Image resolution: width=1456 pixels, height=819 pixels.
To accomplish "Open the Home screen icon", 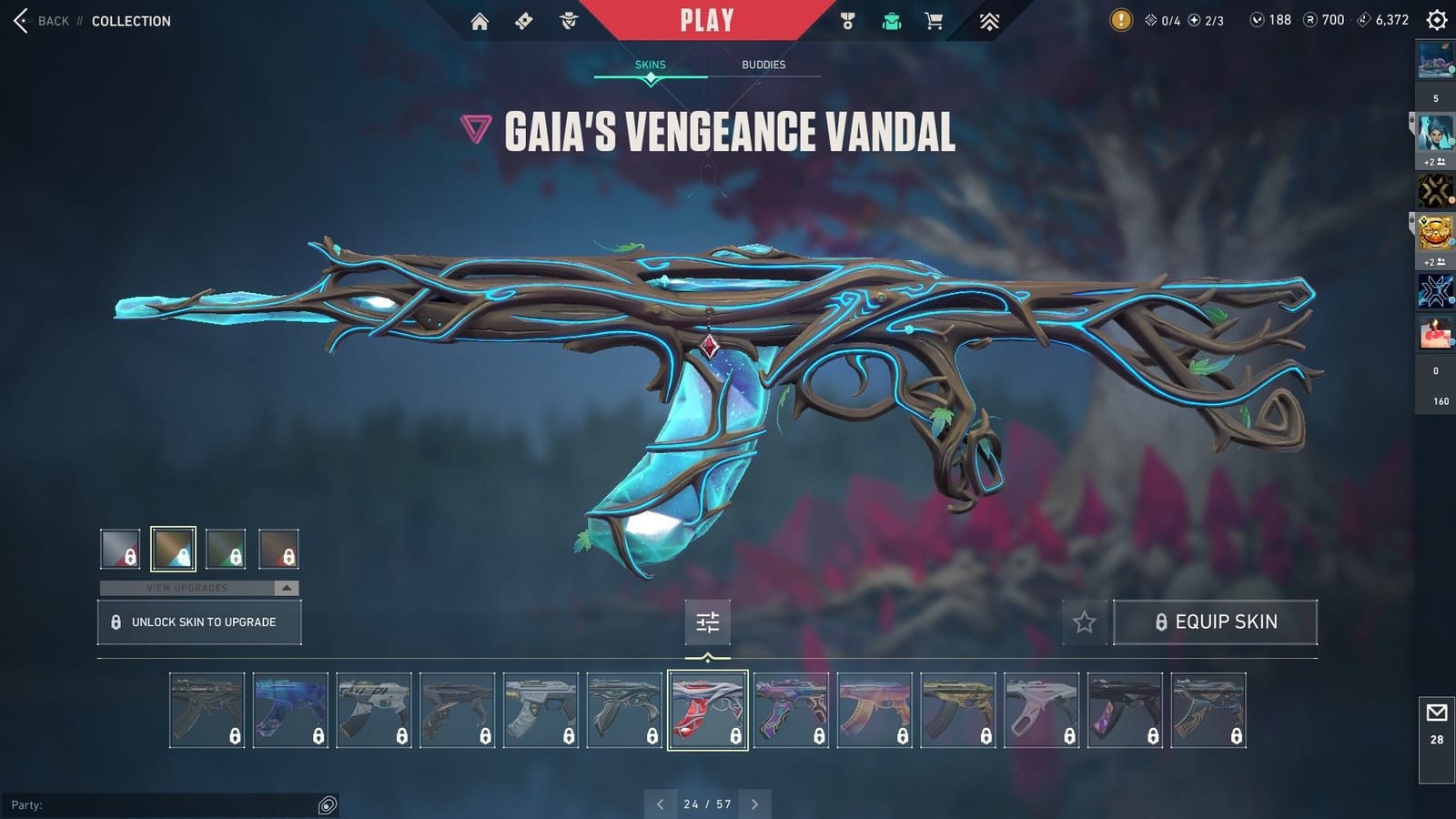I will tap(480, 20).
